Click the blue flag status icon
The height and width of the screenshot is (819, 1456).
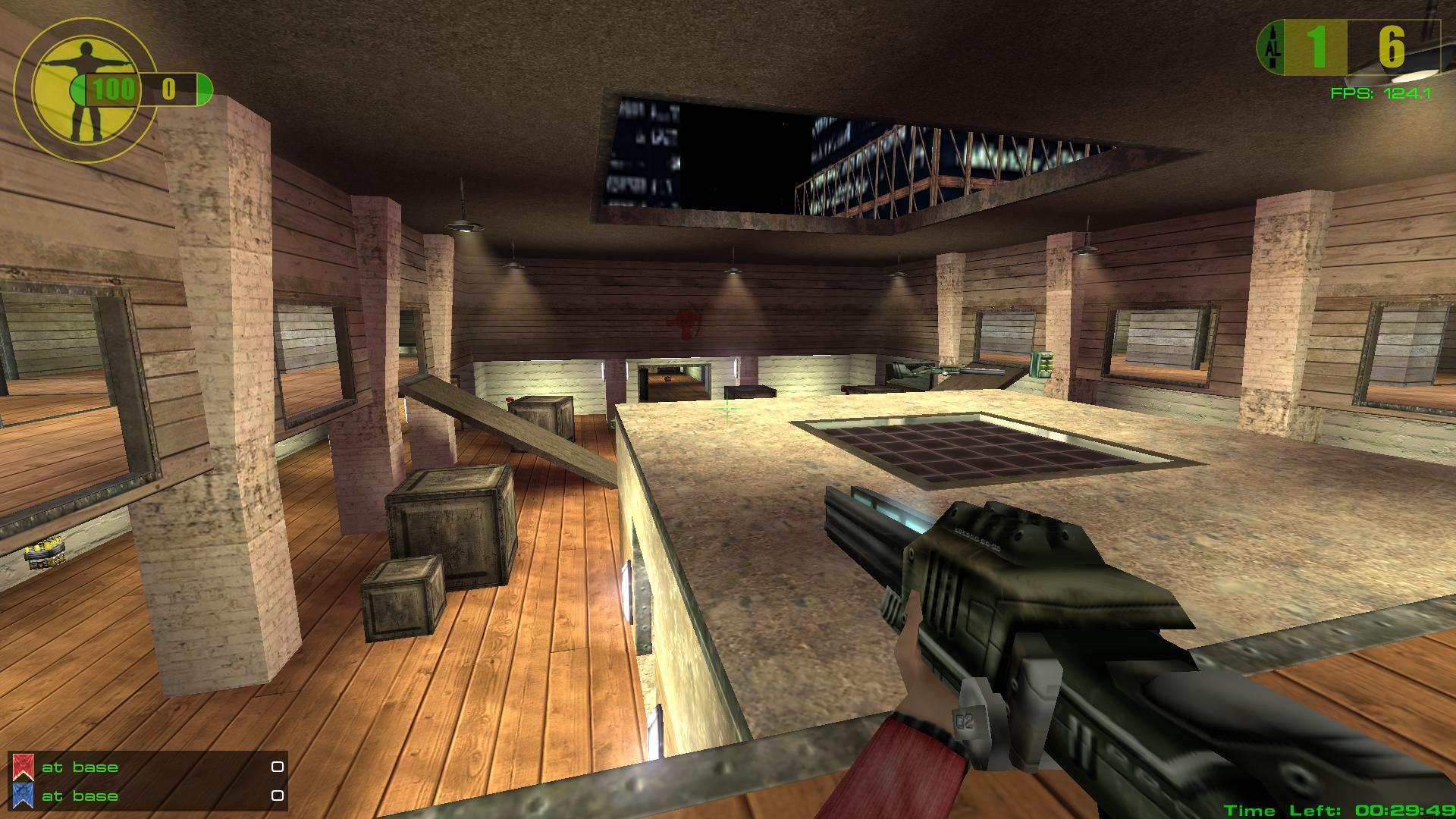point(22,795)
